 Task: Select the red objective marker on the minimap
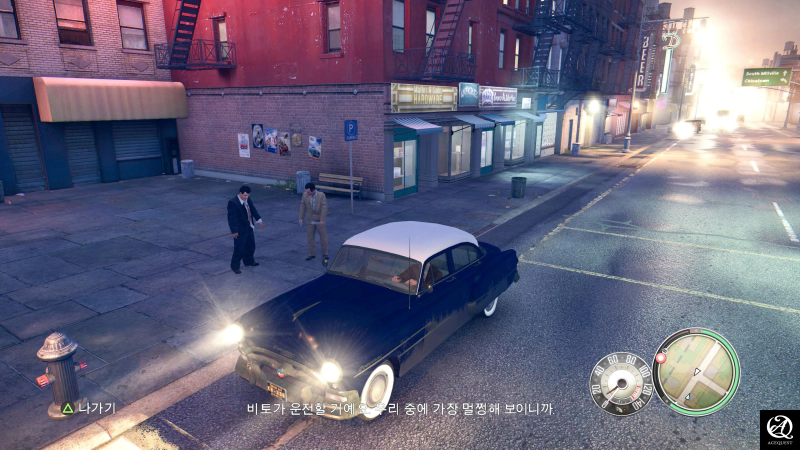660,357
